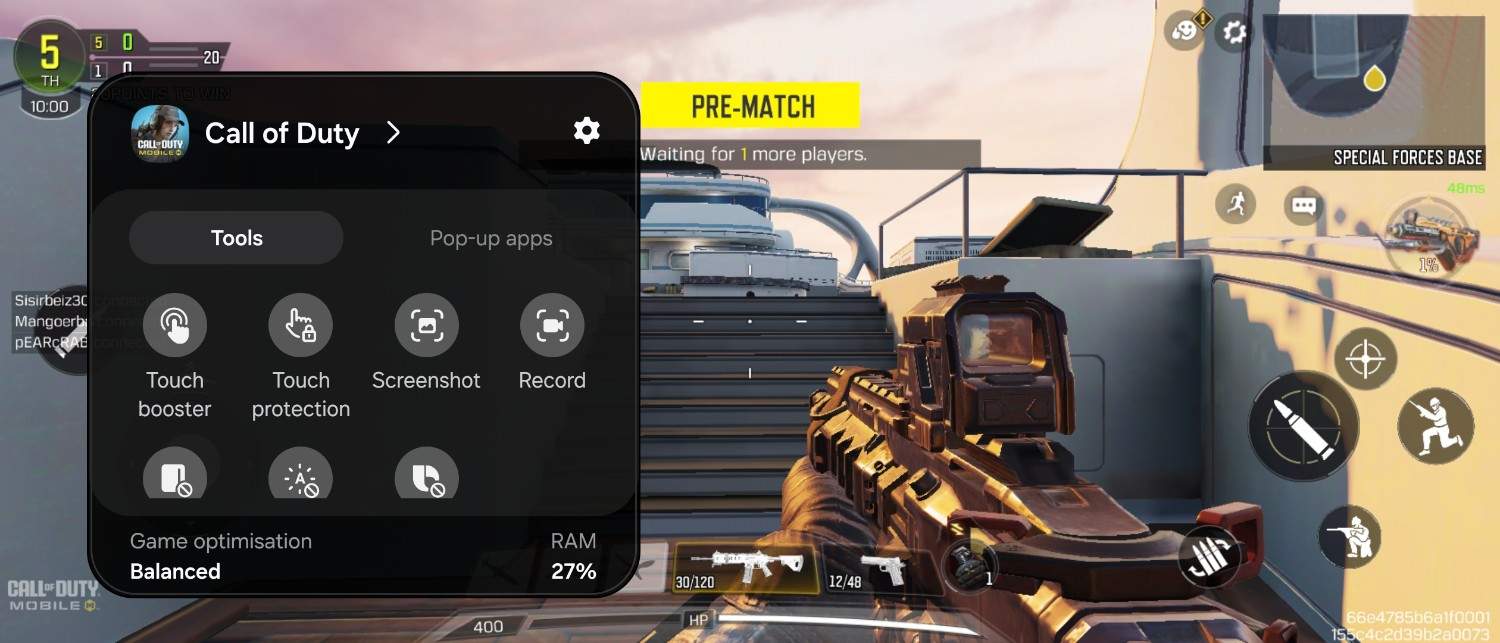Open Game optimisation Balanced setting
Image resolution: width=1500 pixels, height=643 pixels.
point(222,557)
